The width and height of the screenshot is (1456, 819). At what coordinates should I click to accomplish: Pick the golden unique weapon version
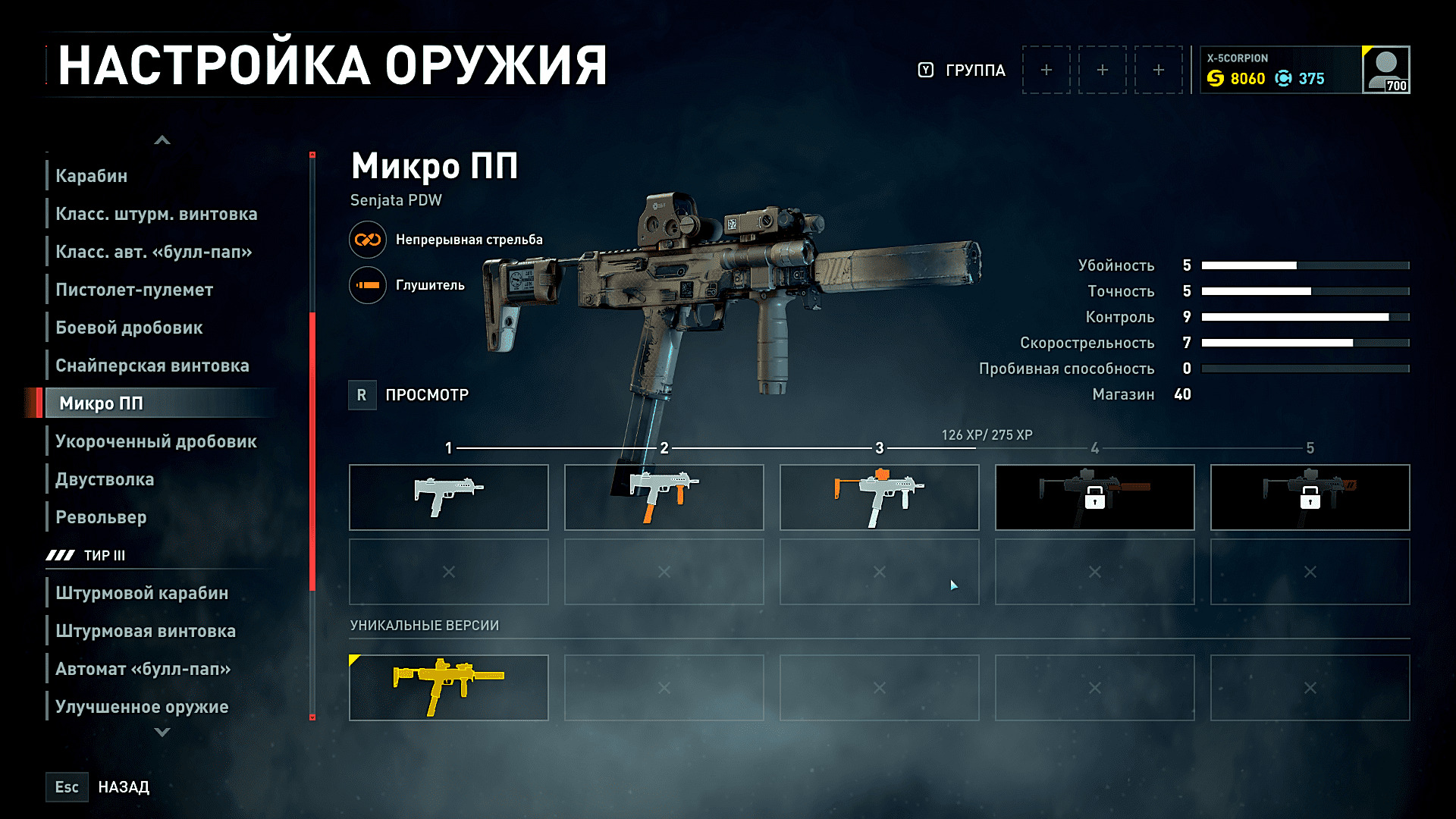tap(448, 688)
